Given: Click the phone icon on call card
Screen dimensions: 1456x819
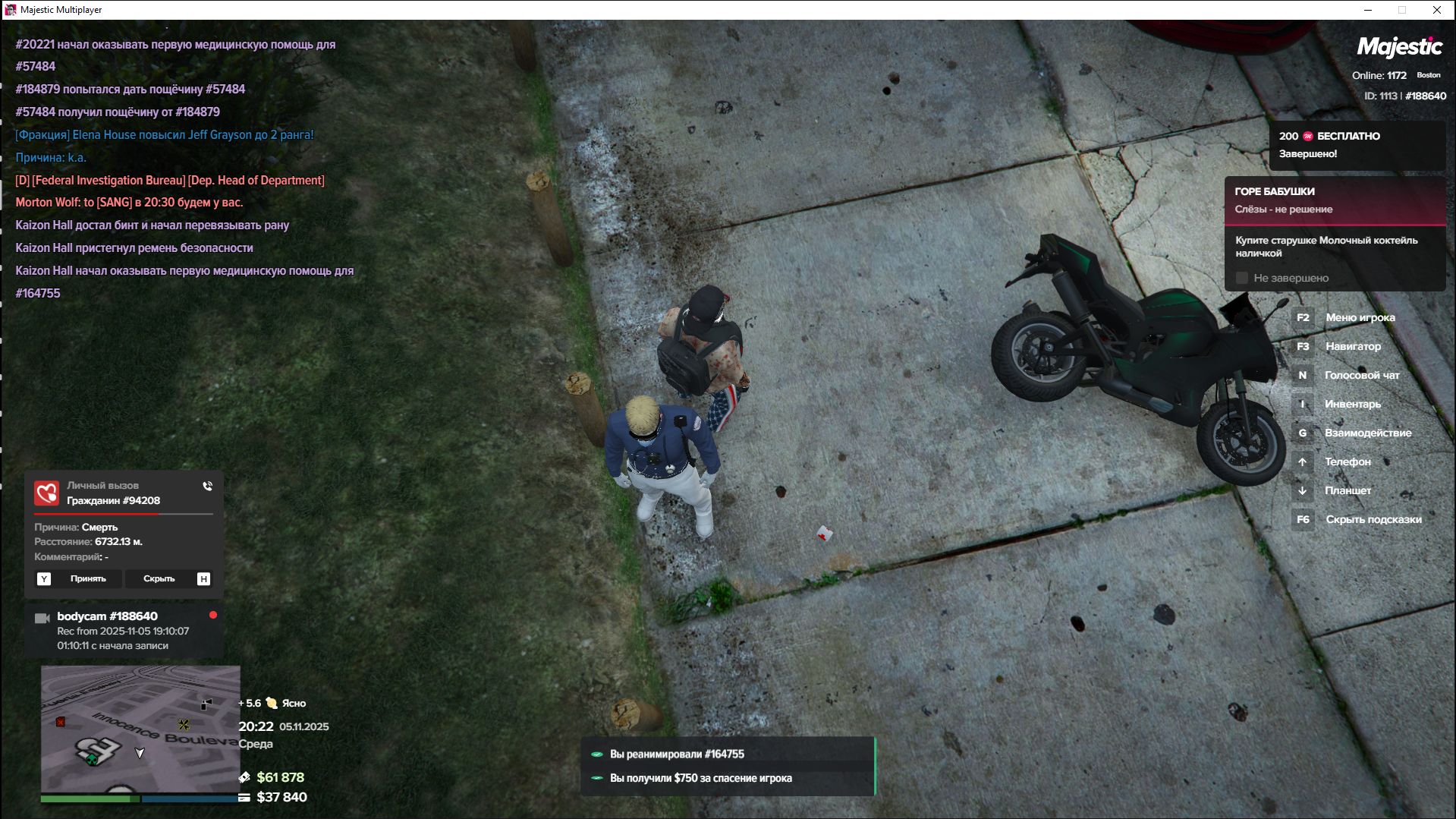Looking at the screenshot, I should click(x=207, y=487).
